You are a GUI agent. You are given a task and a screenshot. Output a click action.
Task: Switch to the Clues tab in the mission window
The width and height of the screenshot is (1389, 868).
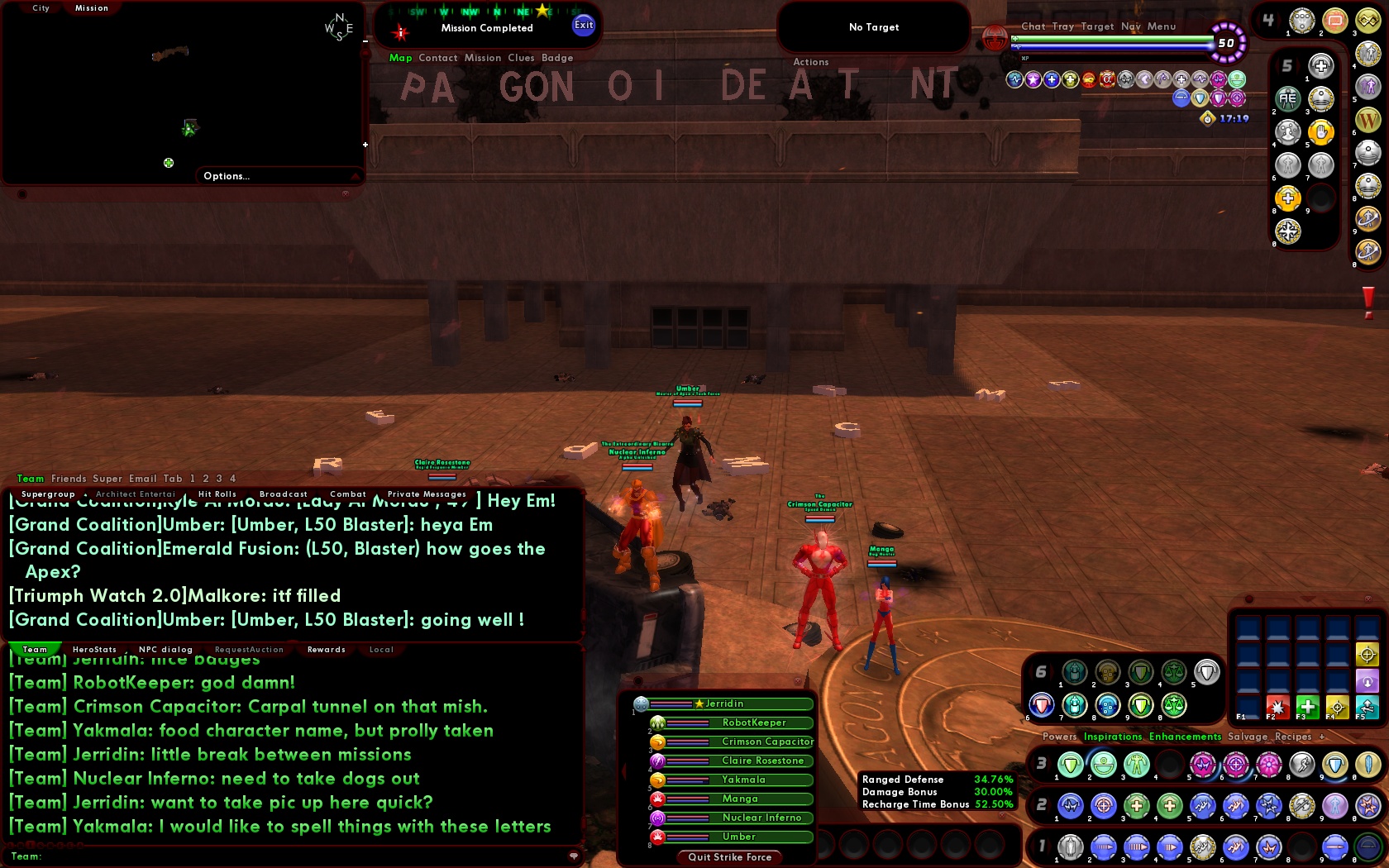(522, 58)
